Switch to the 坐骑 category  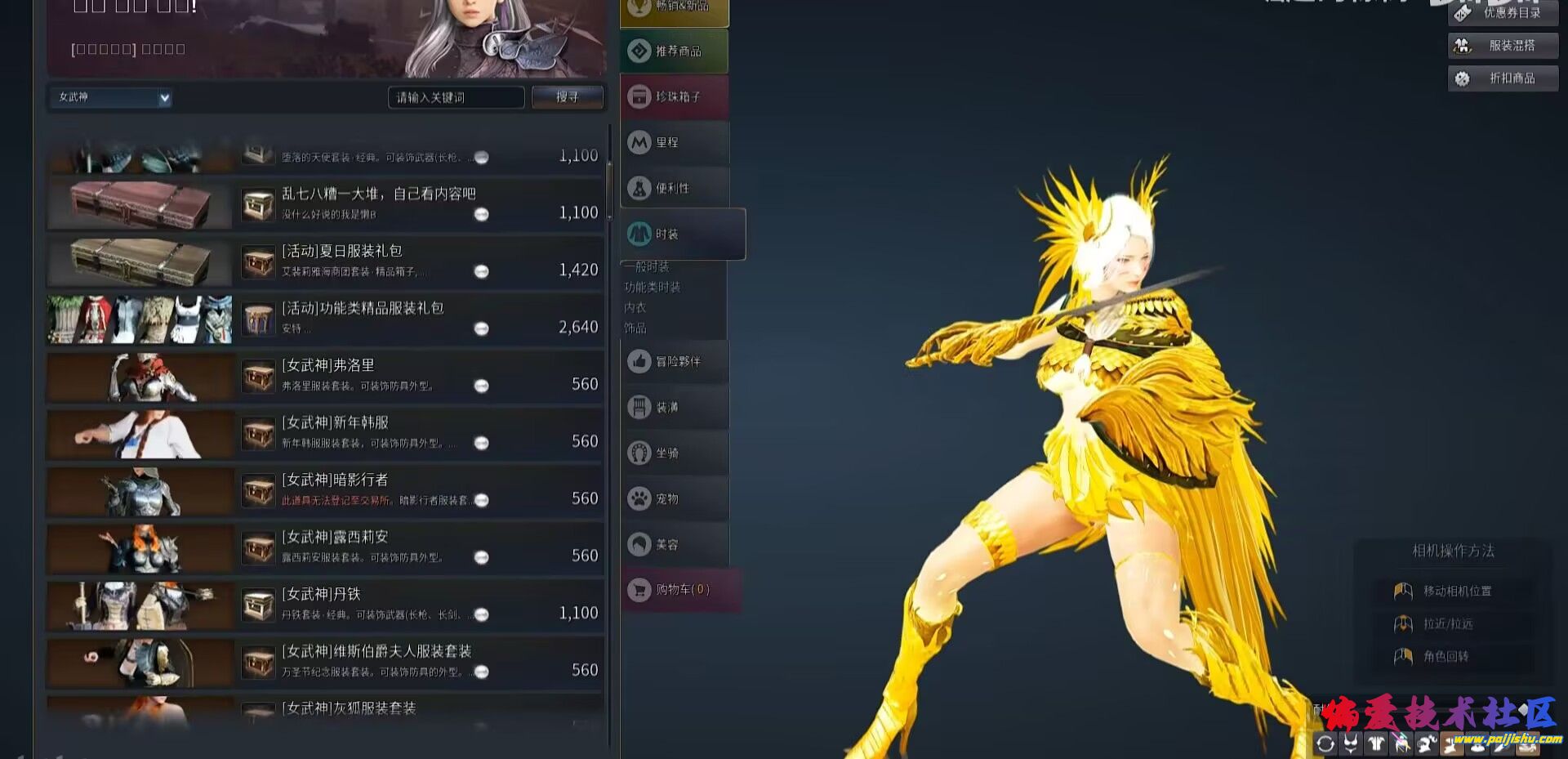click(x=675, y=453)
